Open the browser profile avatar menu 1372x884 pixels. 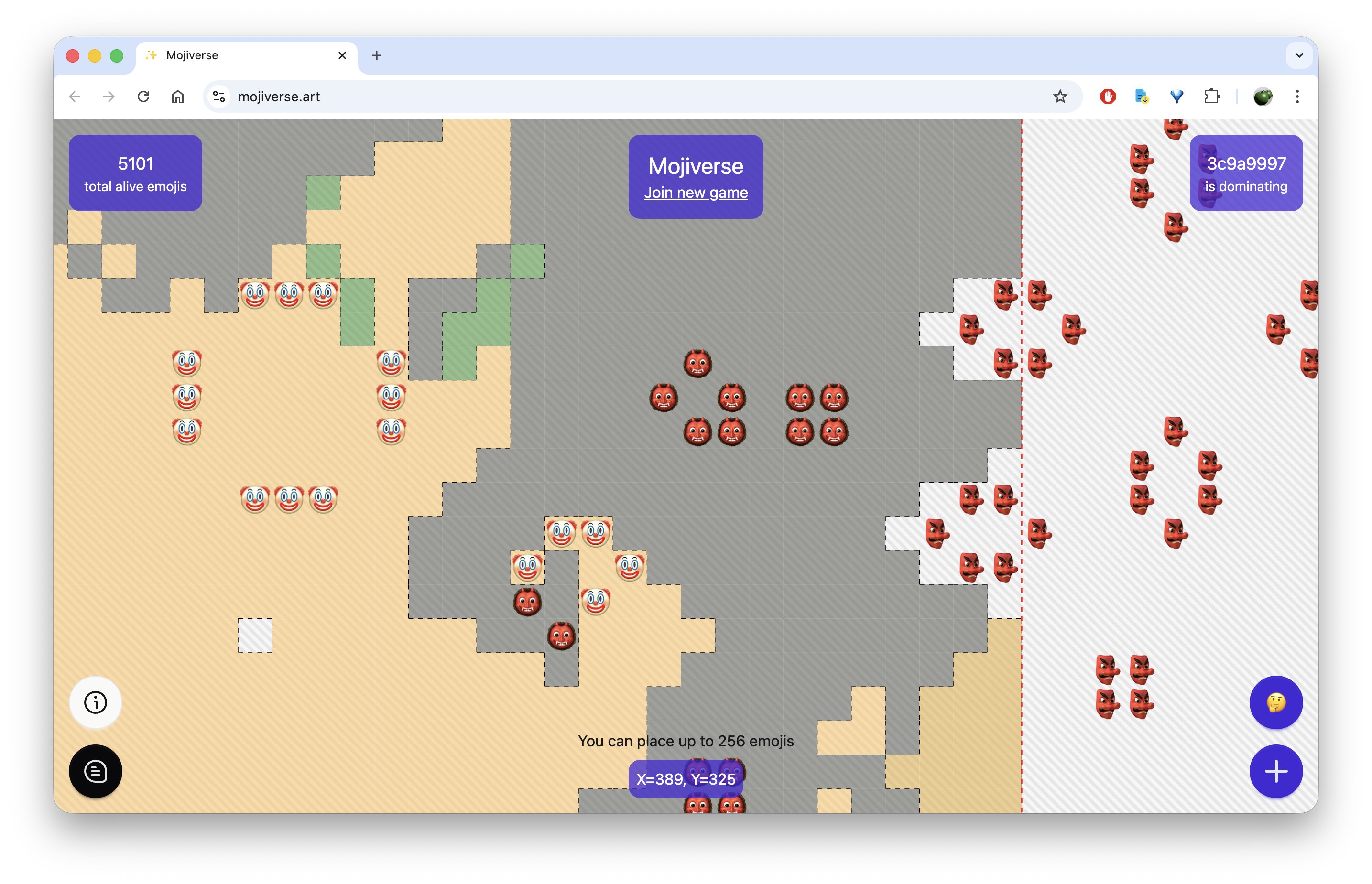coord(1263,97)
